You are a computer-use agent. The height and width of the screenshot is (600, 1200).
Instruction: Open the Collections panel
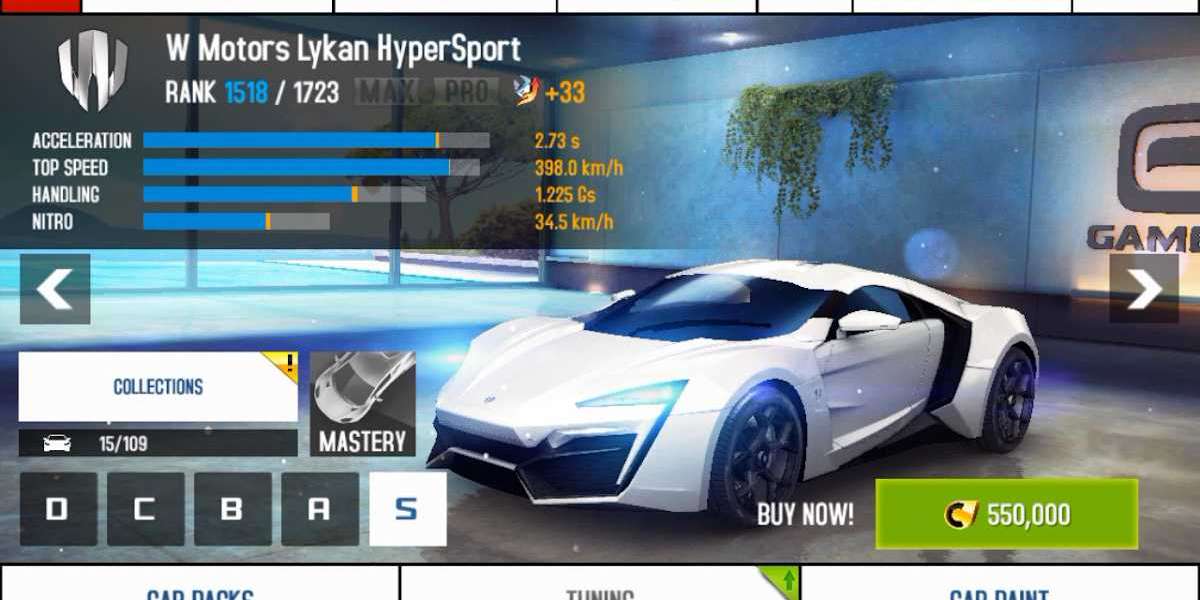pyautogui.click(x=158, y=387)
